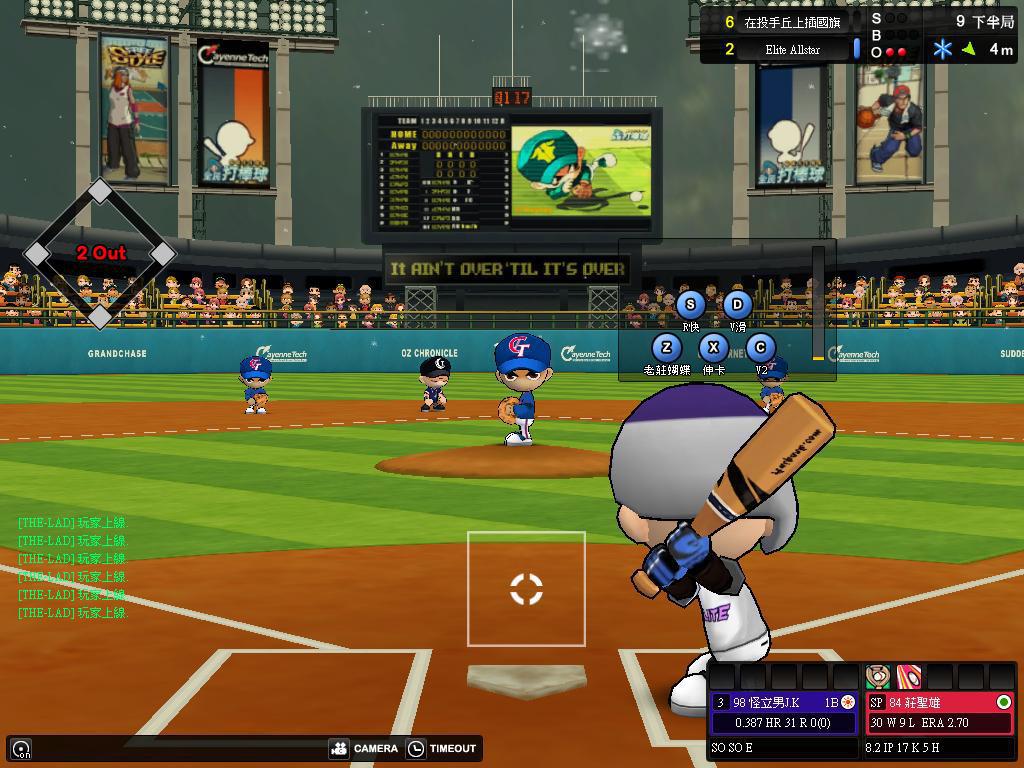Call a TIMEOUT
Viewport: 1024px width, 768px height.
(x=443, y=748)
